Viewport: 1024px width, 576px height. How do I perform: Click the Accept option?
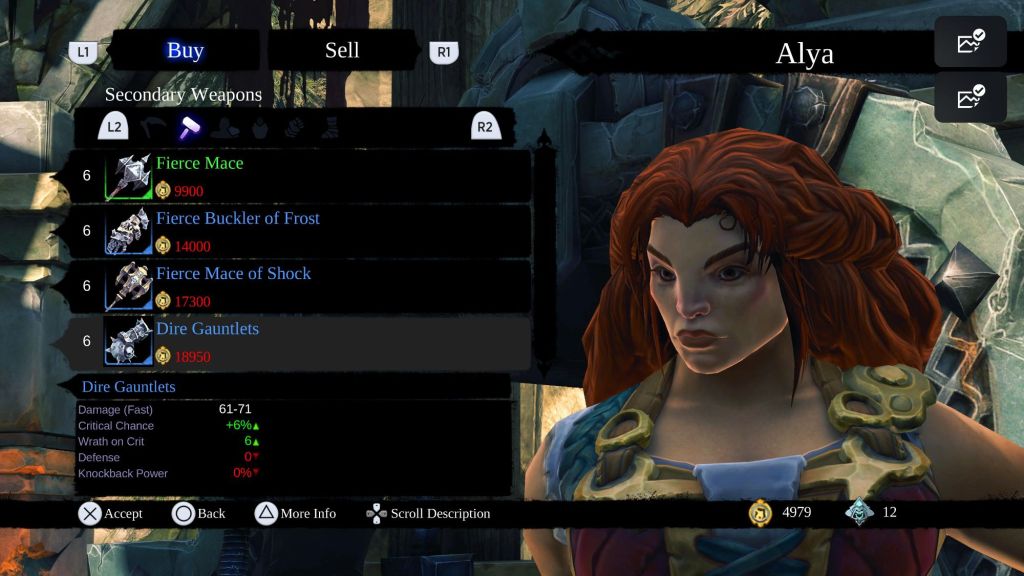[110, 514]
